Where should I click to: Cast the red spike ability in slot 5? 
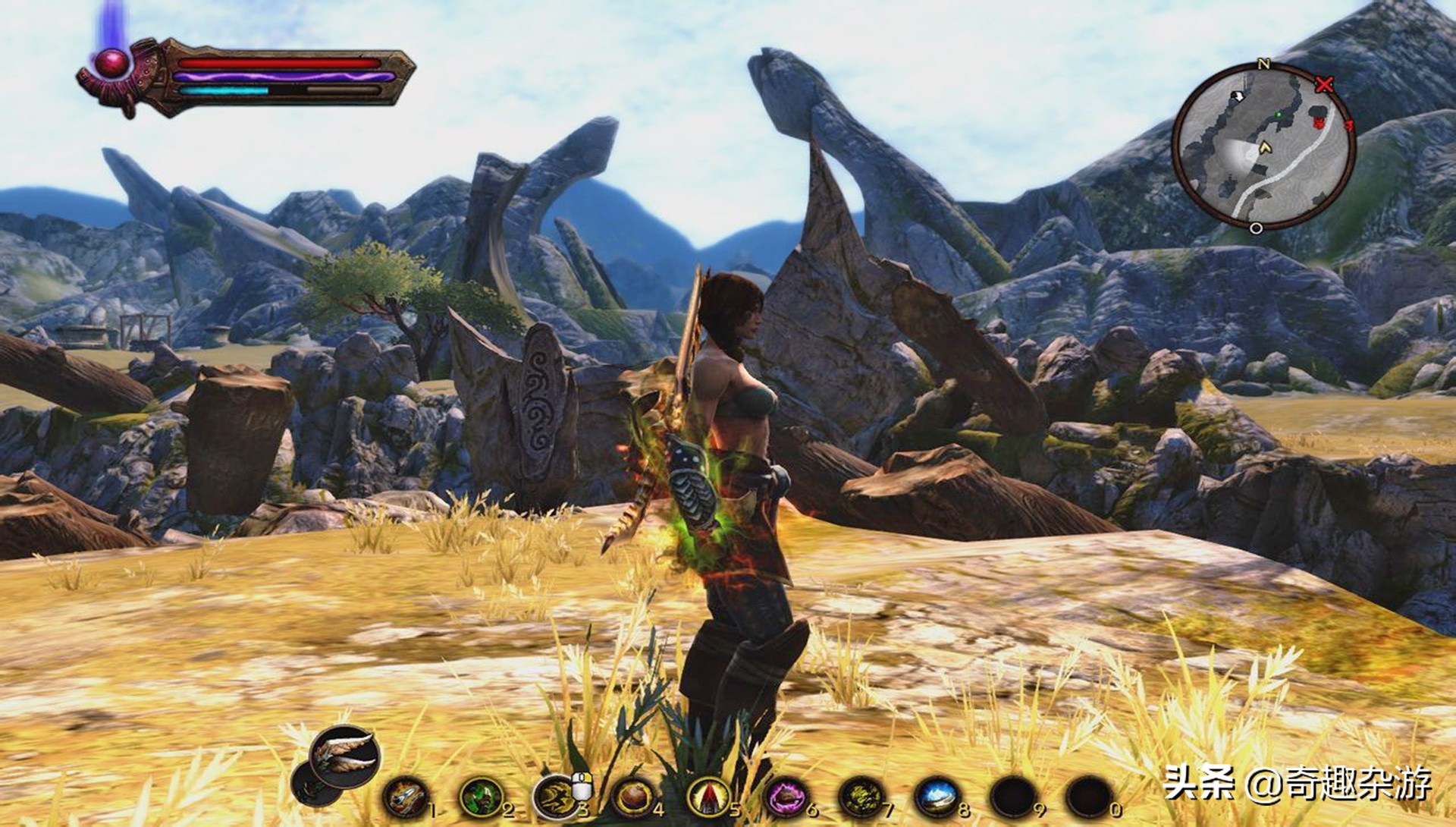click(x=708, y=797)
